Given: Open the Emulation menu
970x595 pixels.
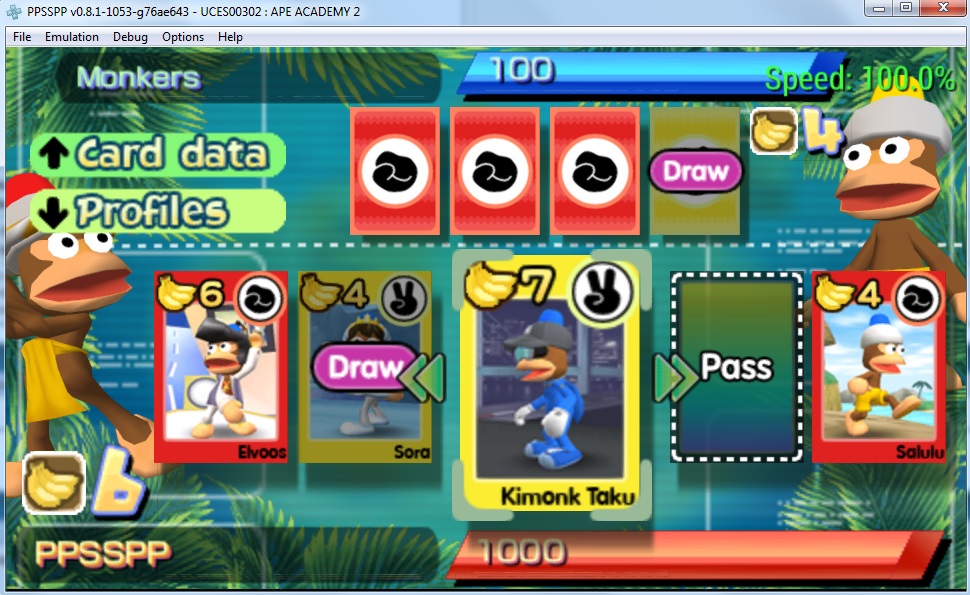Looking at the screenshot, I should (x=72, y=37).
